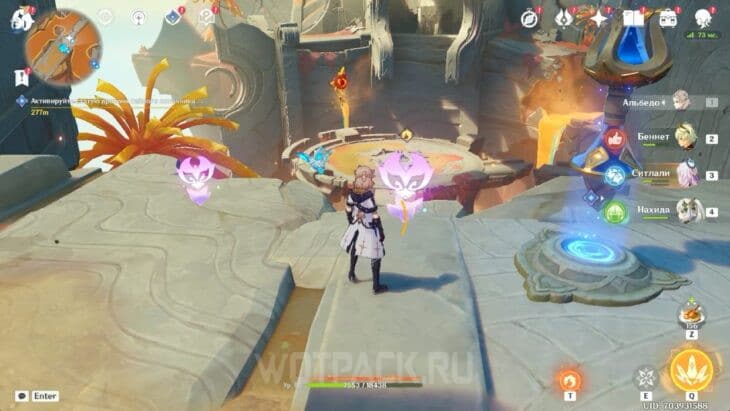Open the open-book icon in top bar
The width and height of the screenshot is (730, 411).
[633, 17]
